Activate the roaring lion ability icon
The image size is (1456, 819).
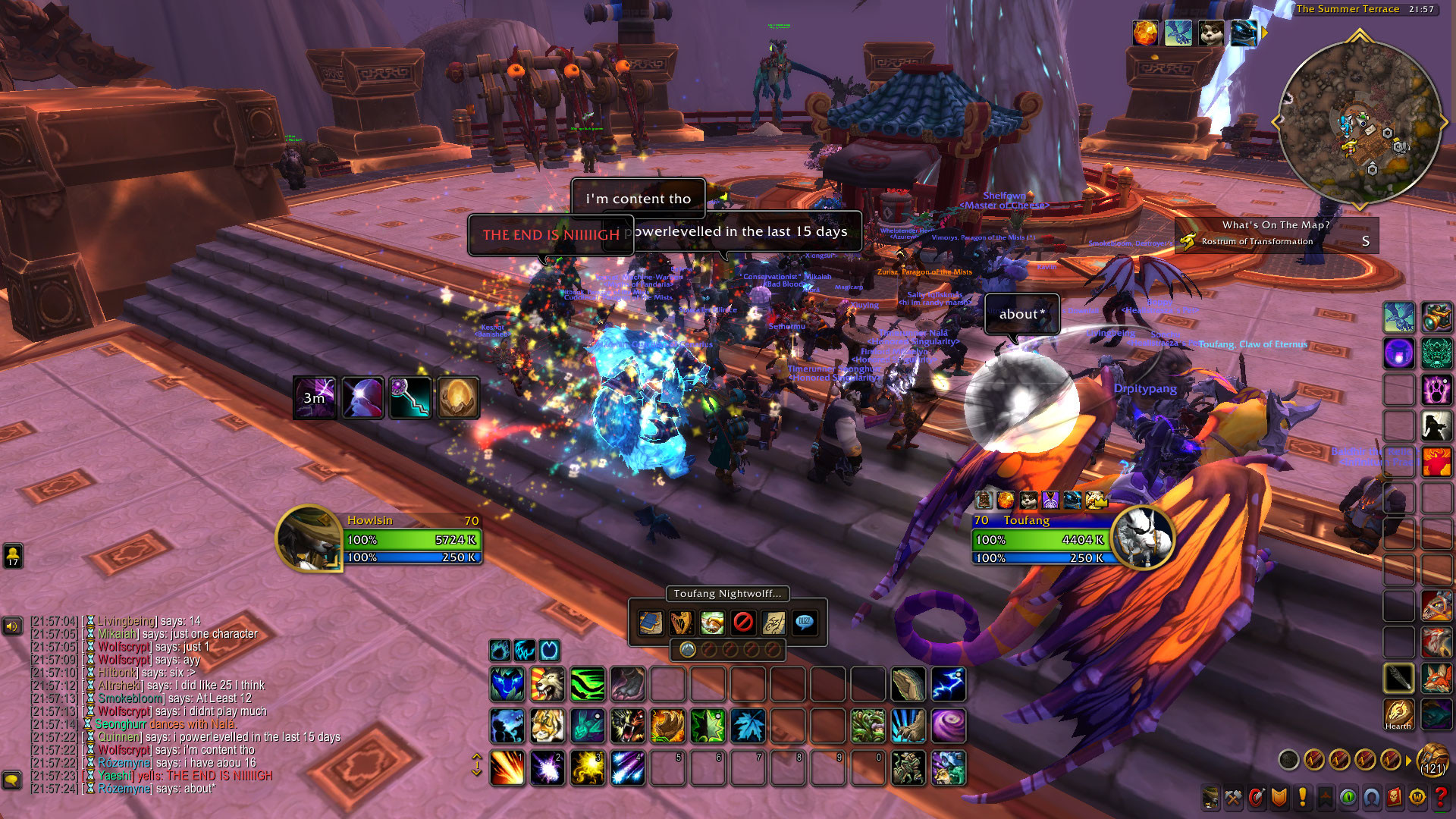coord(547,684)
